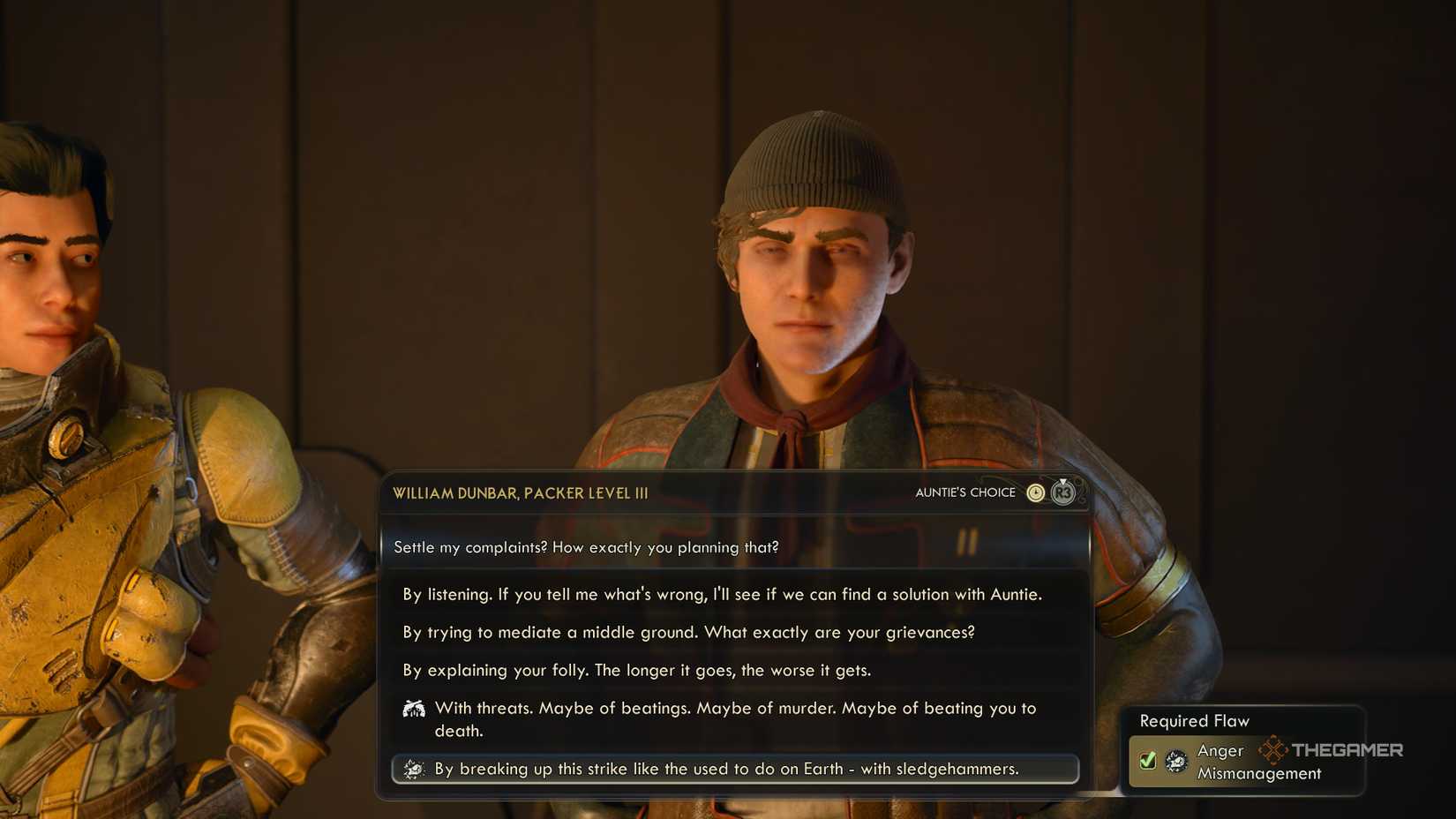The width and height of the screenshot is (1456, 819).
Task: Select the mediate a middle ground response
Action: [689, 632]
